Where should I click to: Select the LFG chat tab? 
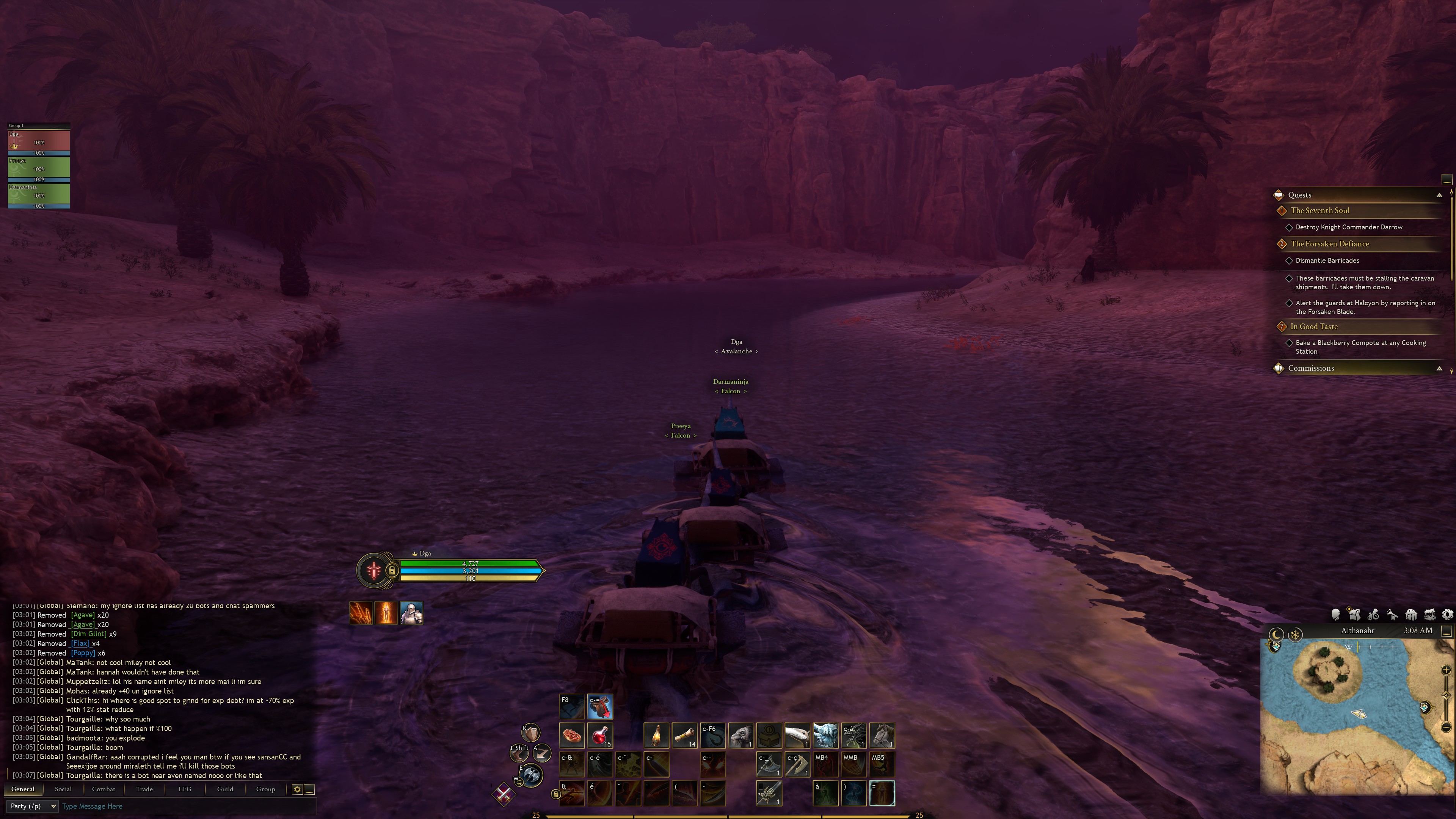(x=185, y=789)
